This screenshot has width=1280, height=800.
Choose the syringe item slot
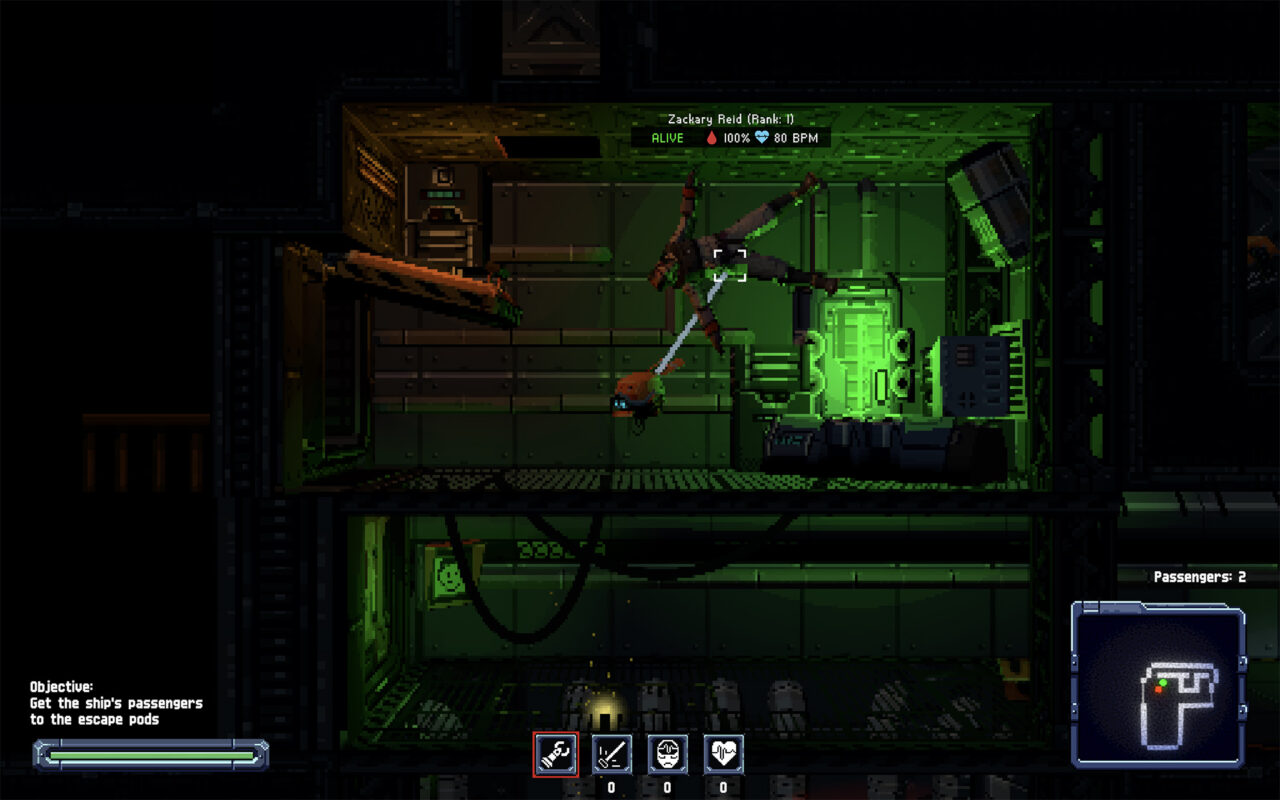click(x=611, y=754)
